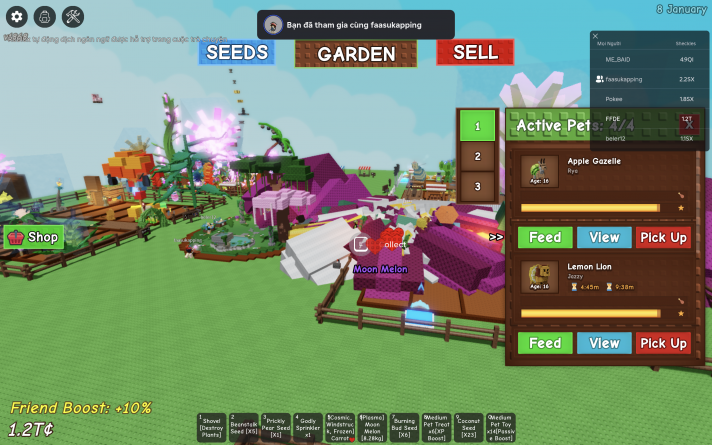
Task: Open the gear settings icon
Action: point(16,16)
